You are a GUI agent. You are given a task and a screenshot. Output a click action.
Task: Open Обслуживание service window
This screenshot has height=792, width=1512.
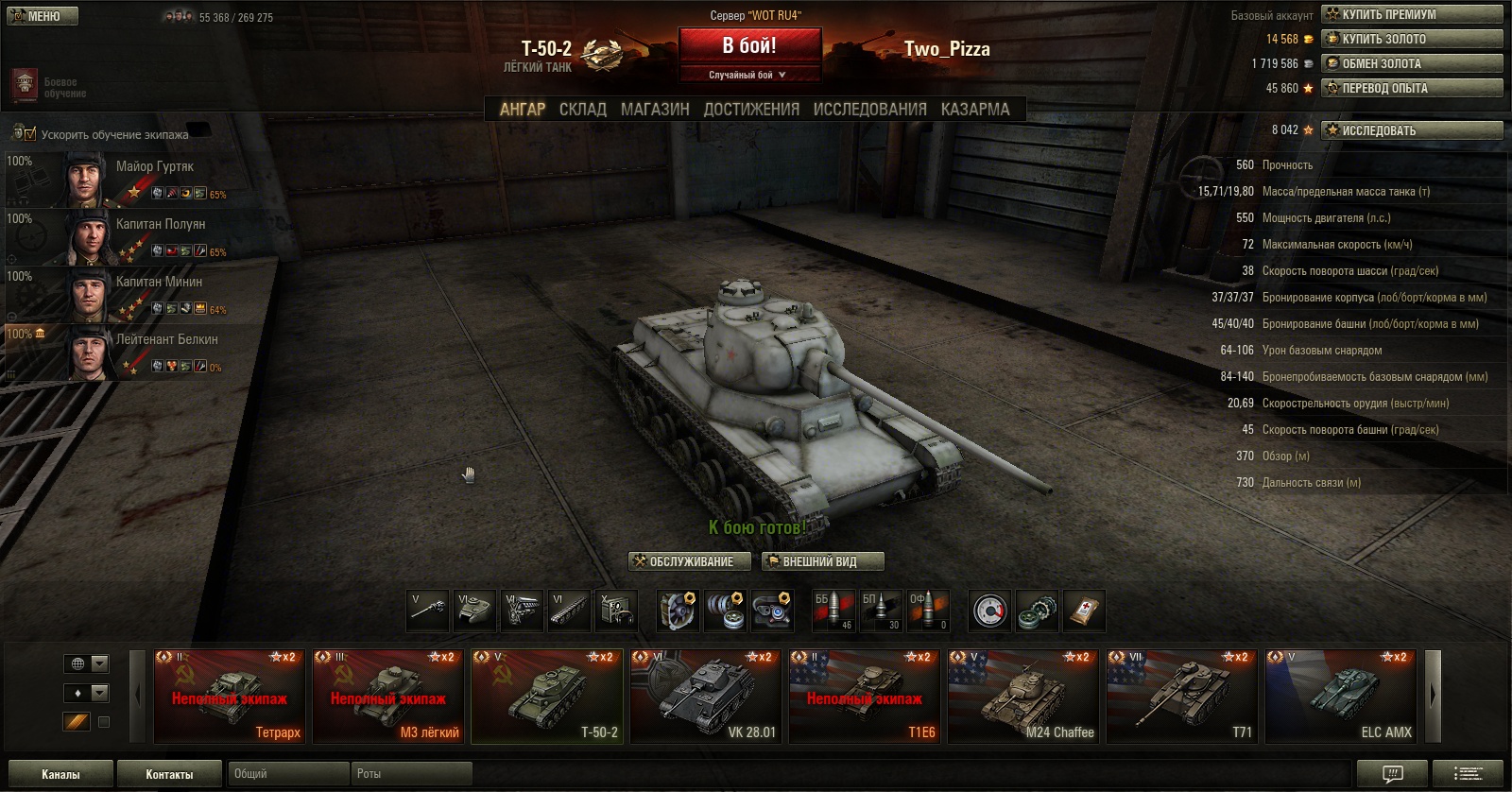tap(690, 561)
